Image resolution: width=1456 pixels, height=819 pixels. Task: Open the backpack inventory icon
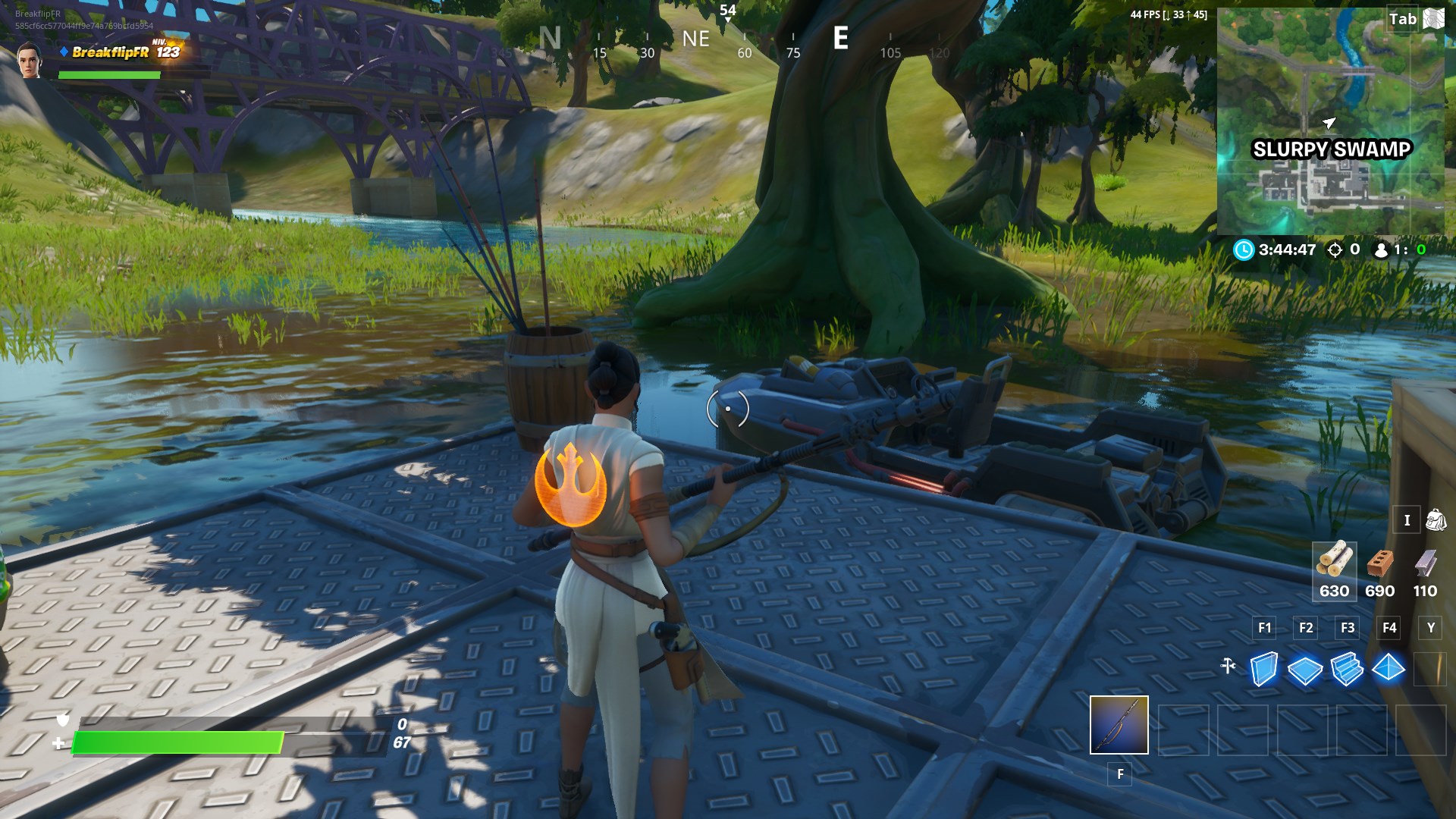(1436, 520)
